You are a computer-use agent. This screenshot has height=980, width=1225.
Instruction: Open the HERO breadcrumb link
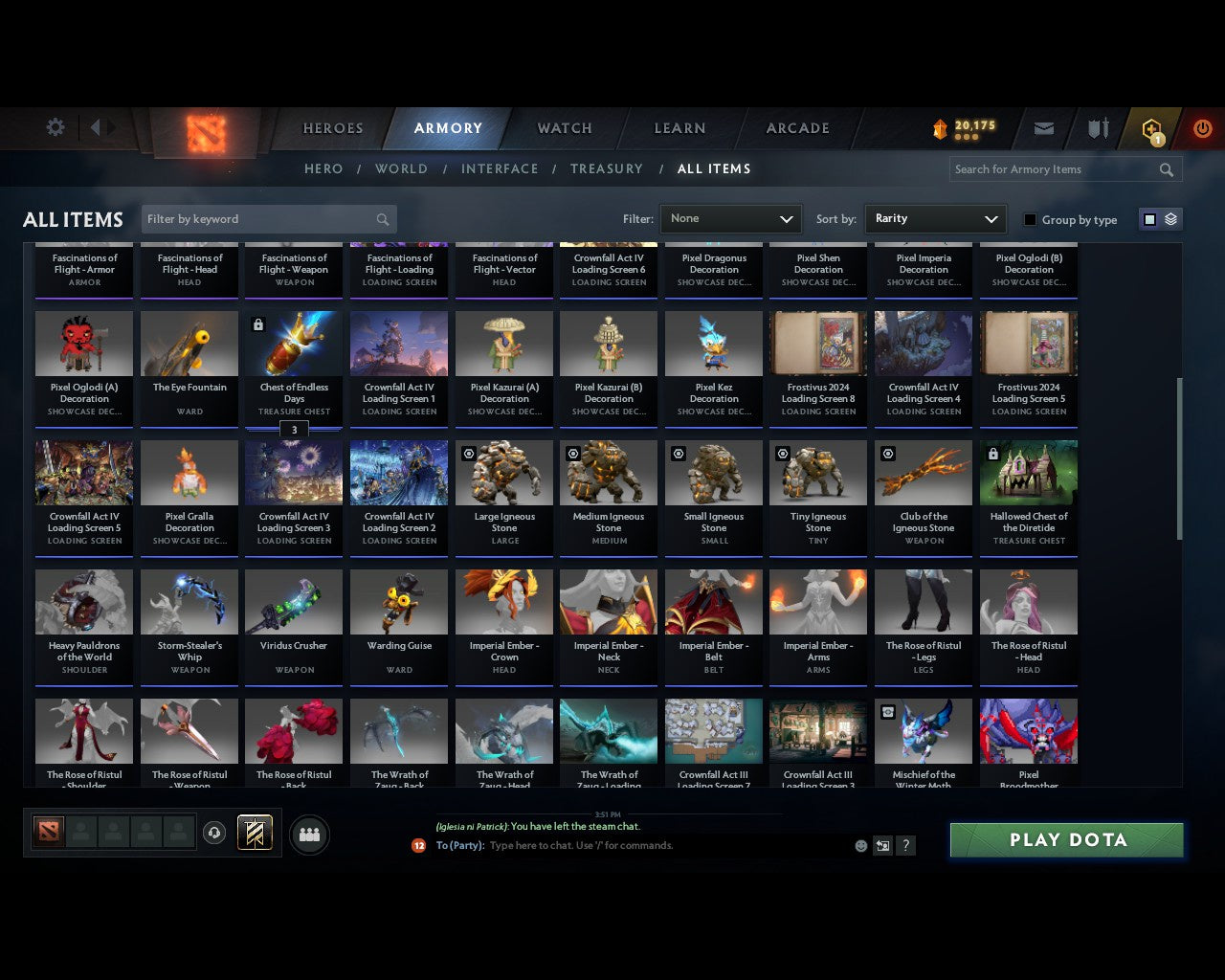(x=323, y=168)
